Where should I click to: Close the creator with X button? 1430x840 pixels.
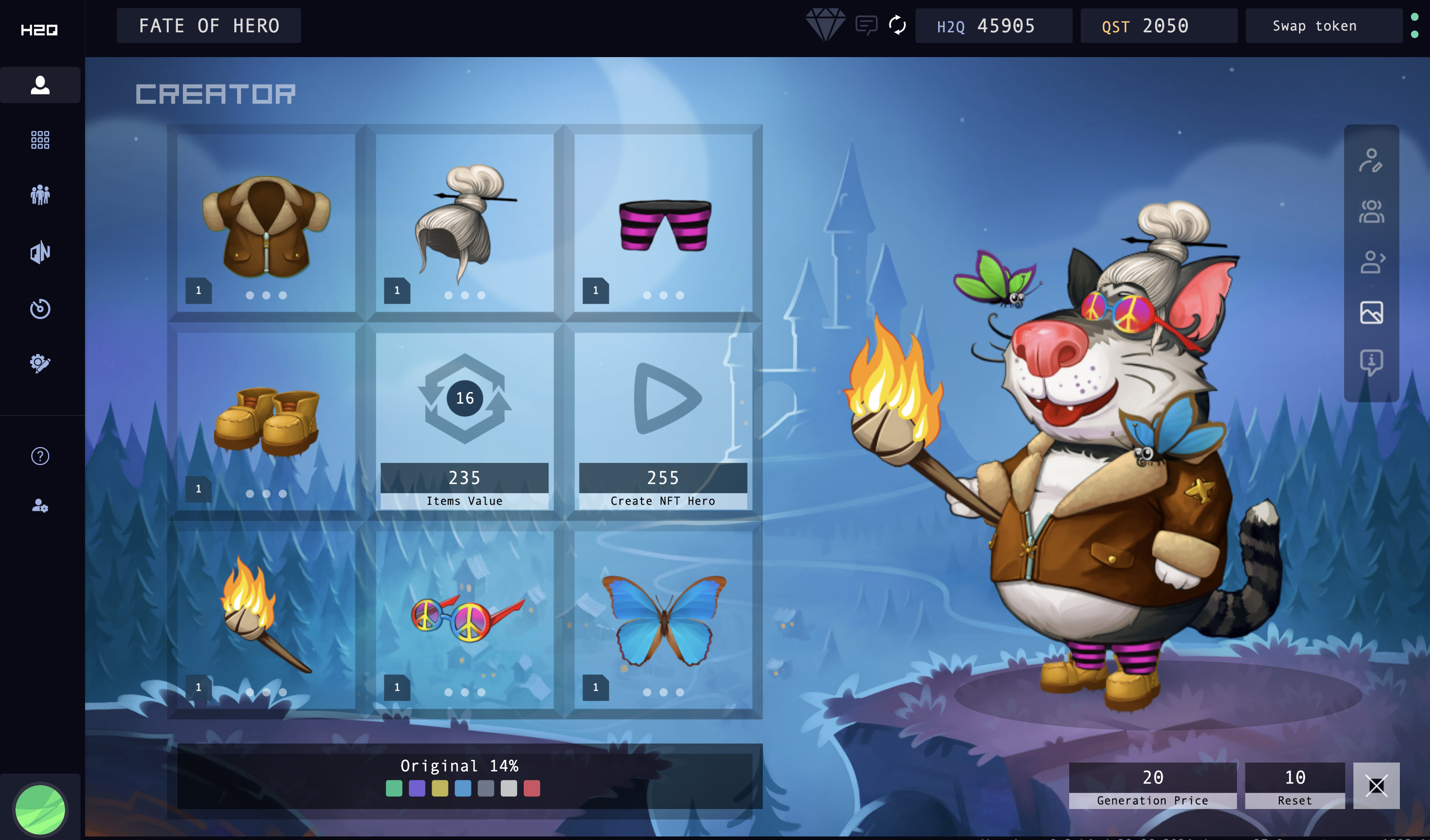pos(1376,786)
